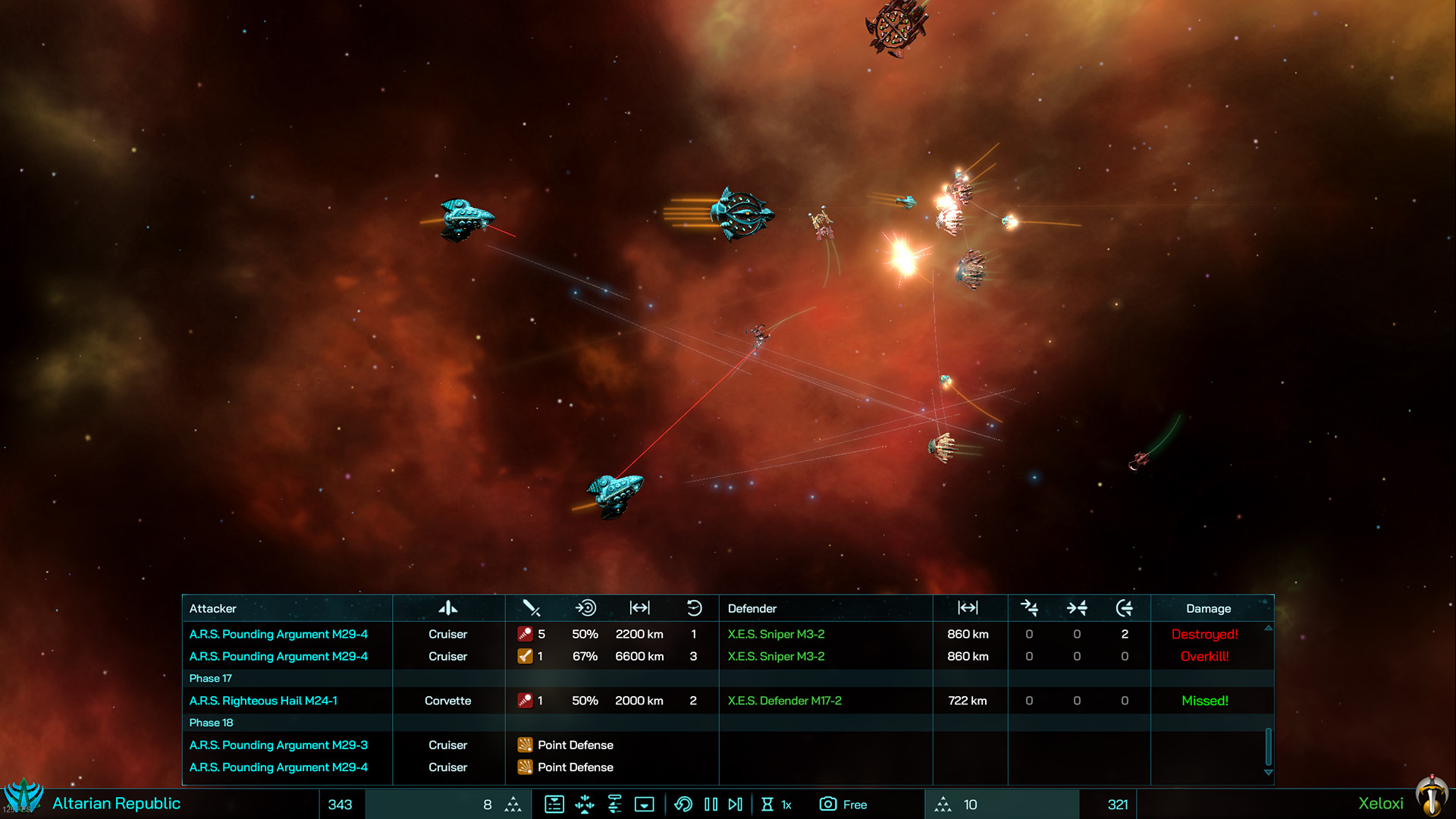1456x819 pixels.
Task: Click the Attacker column header
Action: point(213,609)
